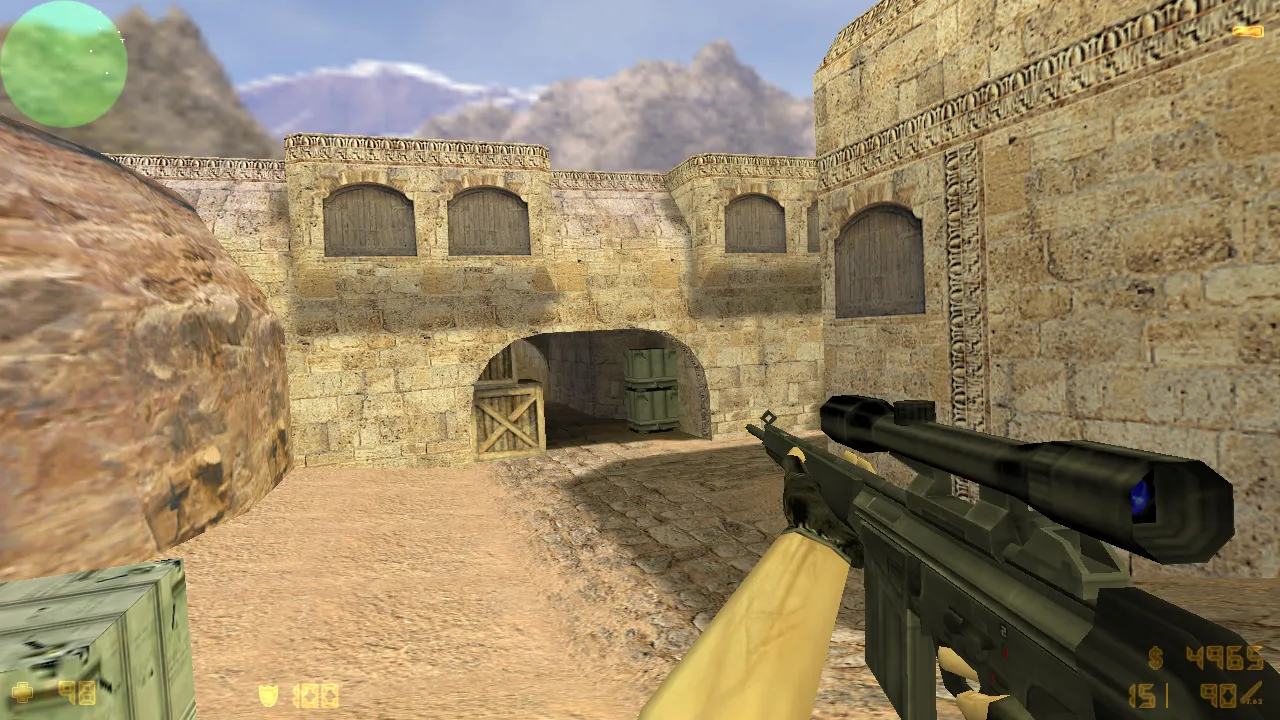Click the yellow item icon at top right
The width and height of the screenshot is (1280, 720).
point(1248,30)
